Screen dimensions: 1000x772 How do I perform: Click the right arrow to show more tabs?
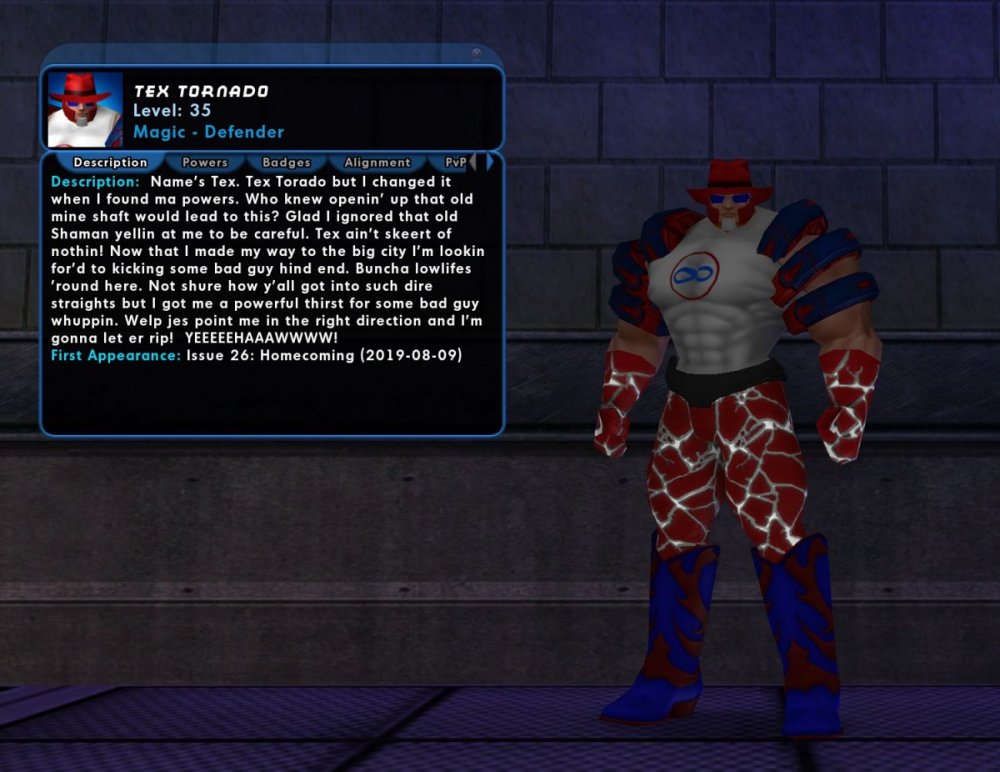pyautogui.click(x=489, y=161)
